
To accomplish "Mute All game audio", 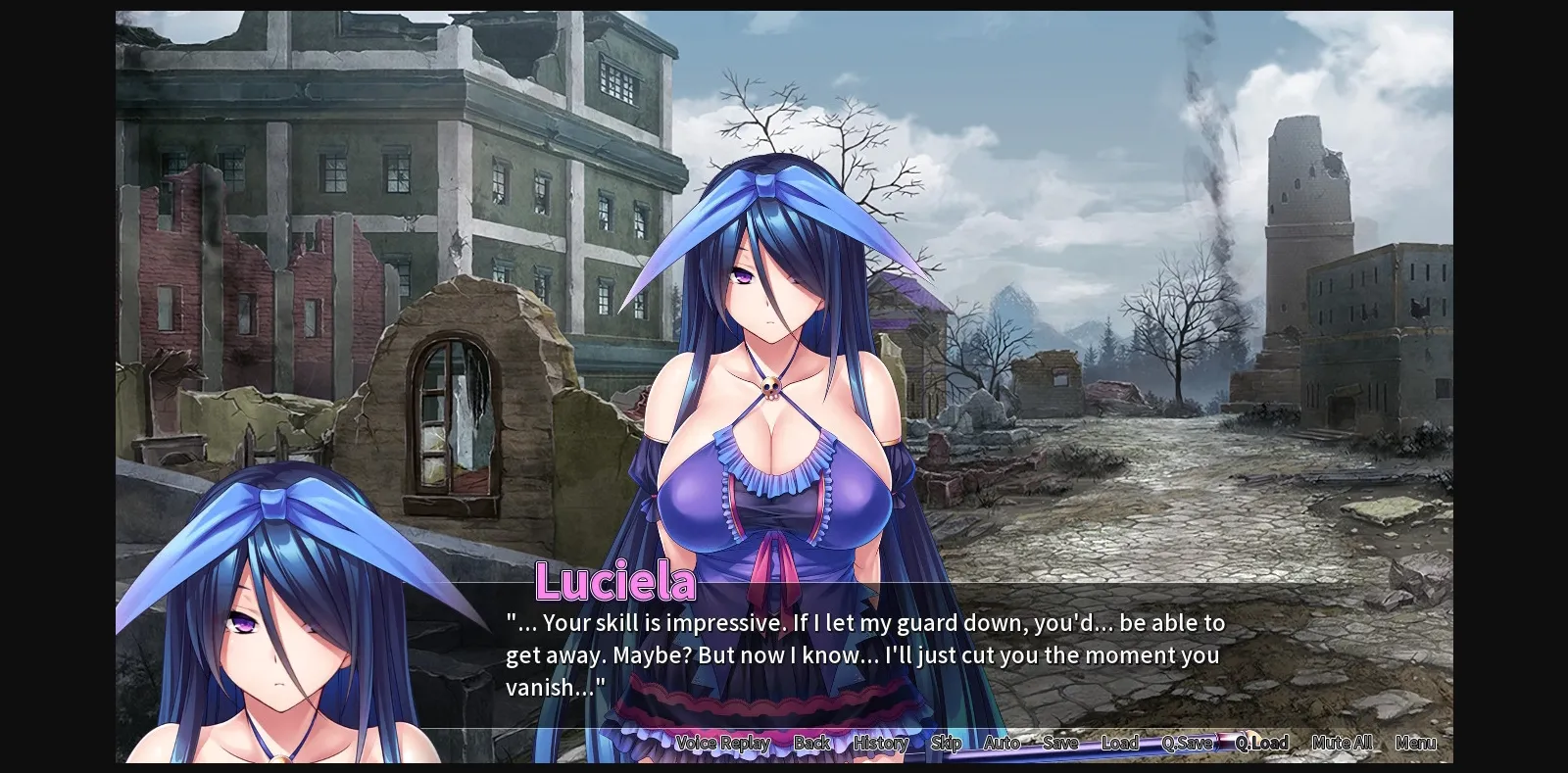I will 1341,744.
